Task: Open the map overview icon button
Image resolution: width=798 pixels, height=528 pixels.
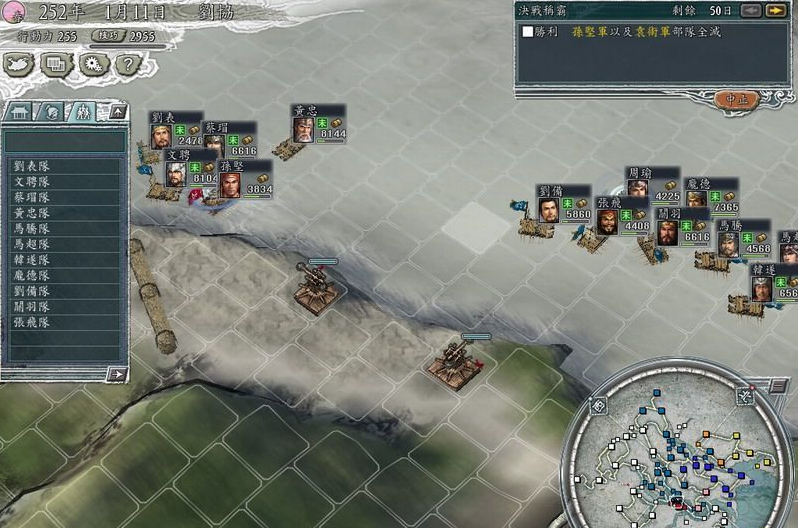Action: click(x=20, y=65)
